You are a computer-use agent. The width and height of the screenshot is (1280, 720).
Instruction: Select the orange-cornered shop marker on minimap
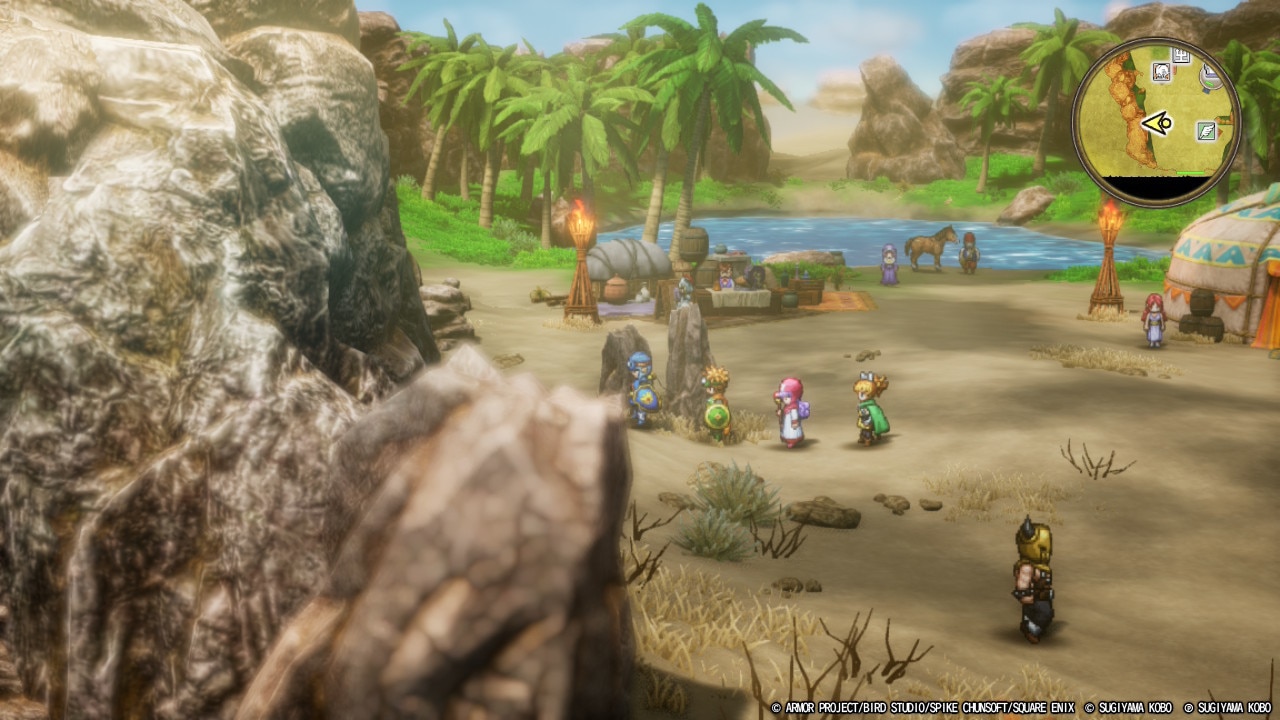[x=1161, y=71]
